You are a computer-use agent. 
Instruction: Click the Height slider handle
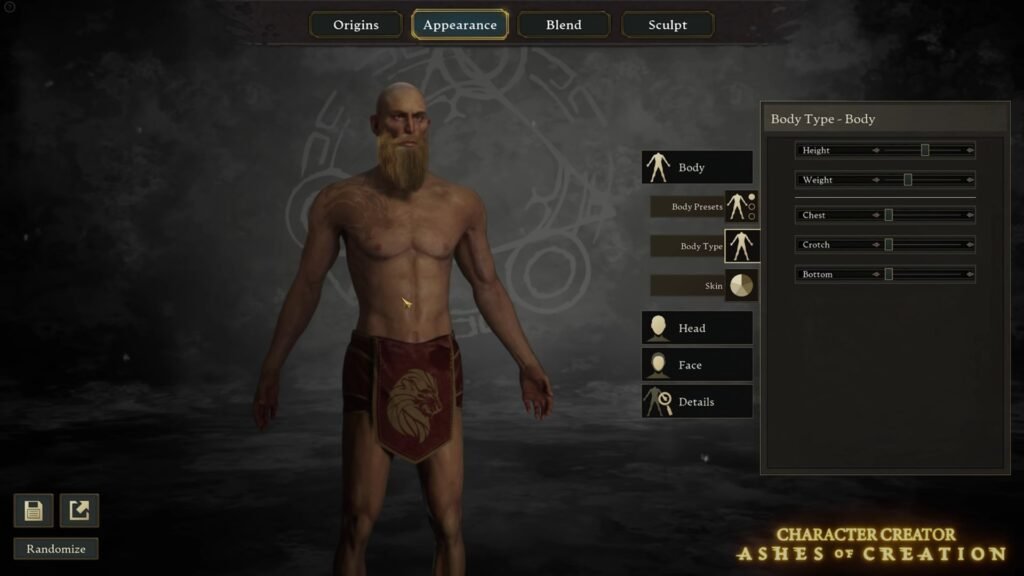(925, 150)
